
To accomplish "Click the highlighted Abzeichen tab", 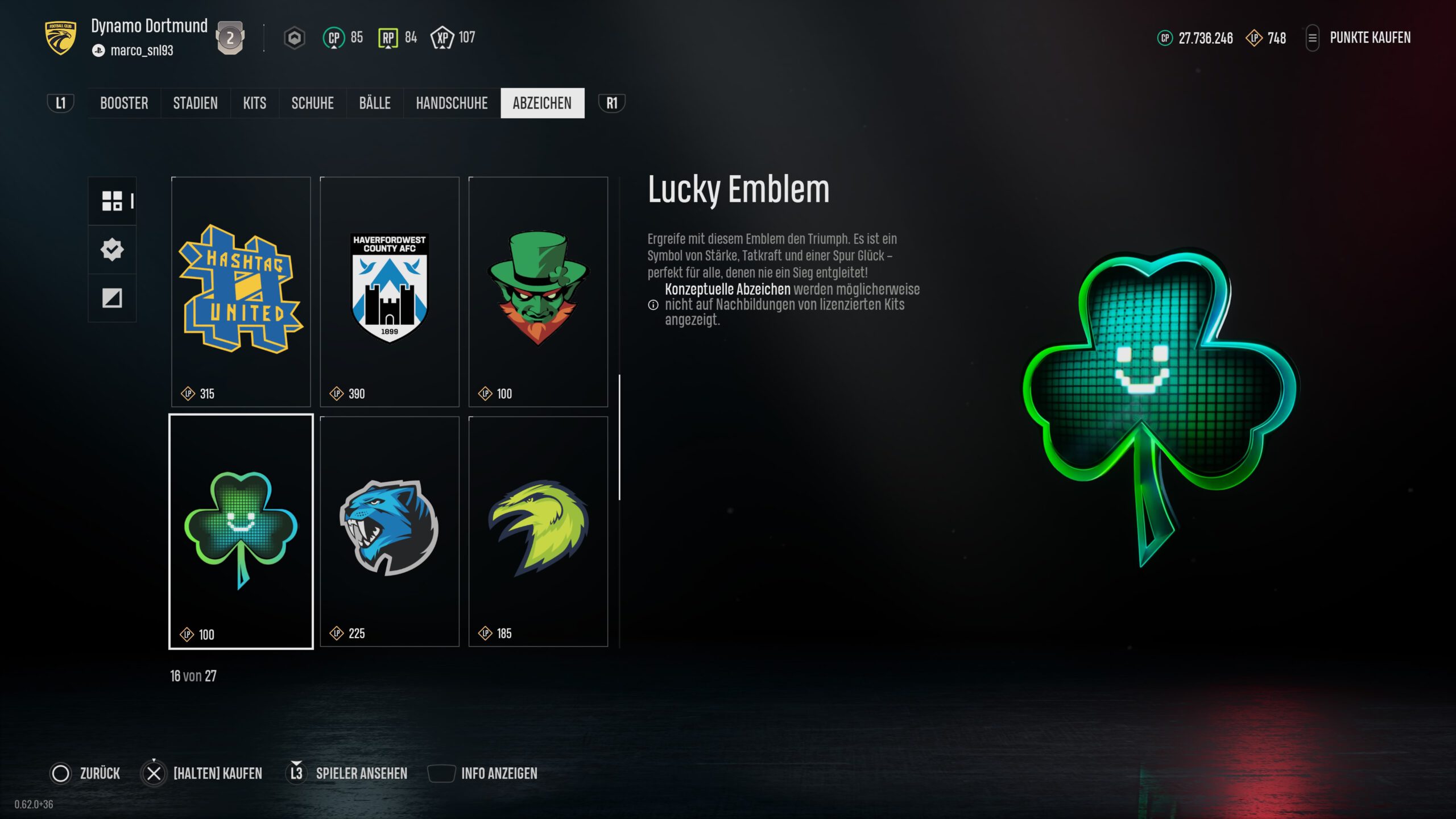I will click(x=542, y=103).
